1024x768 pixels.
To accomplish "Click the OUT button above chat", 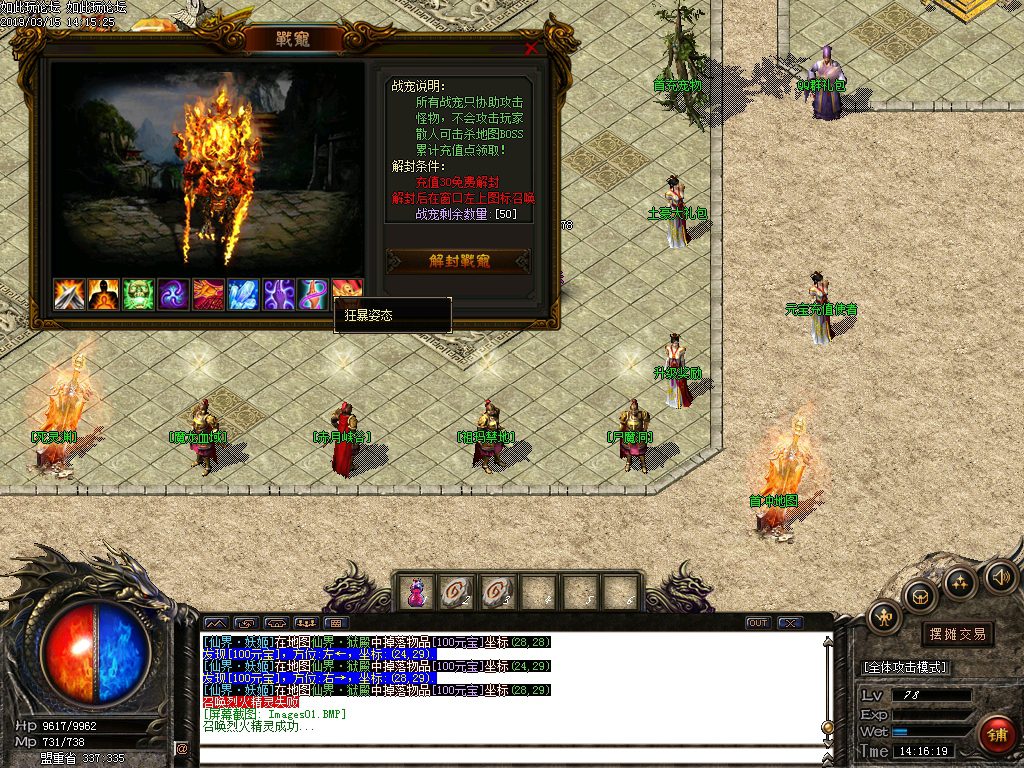I will [758, 623].
